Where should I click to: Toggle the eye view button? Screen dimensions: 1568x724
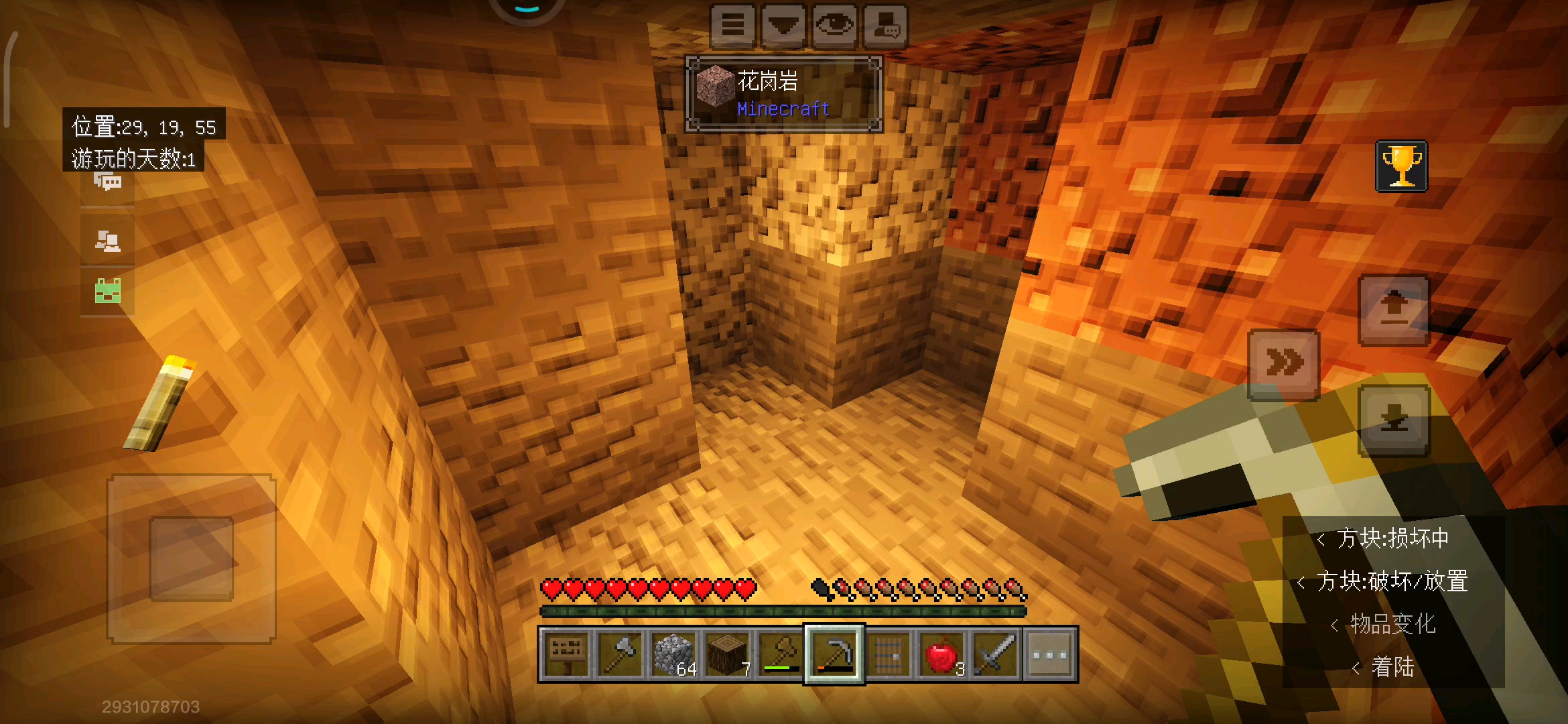[834, 25]
